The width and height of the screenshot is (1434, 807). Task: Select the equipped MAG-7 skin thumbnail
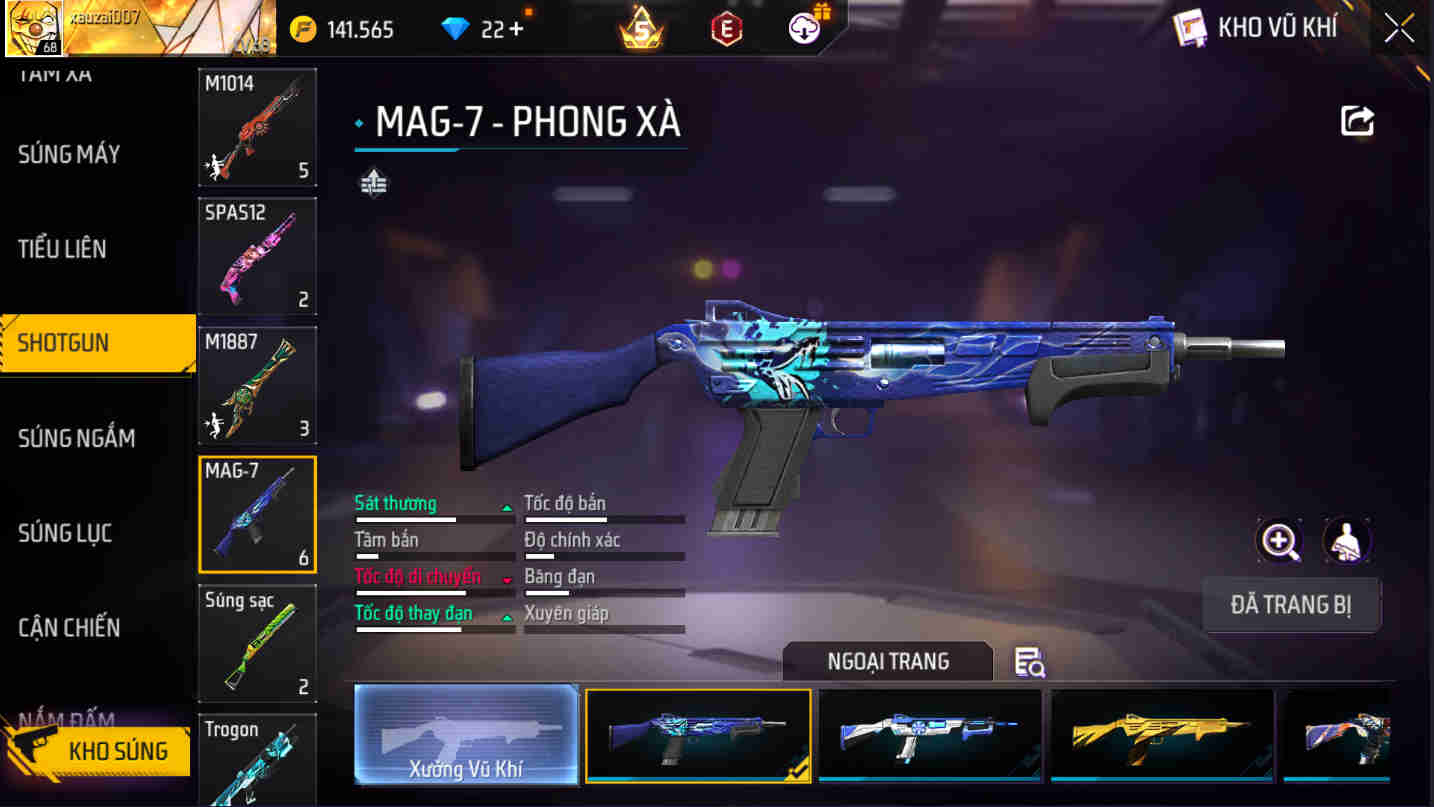tap(698, 737)
